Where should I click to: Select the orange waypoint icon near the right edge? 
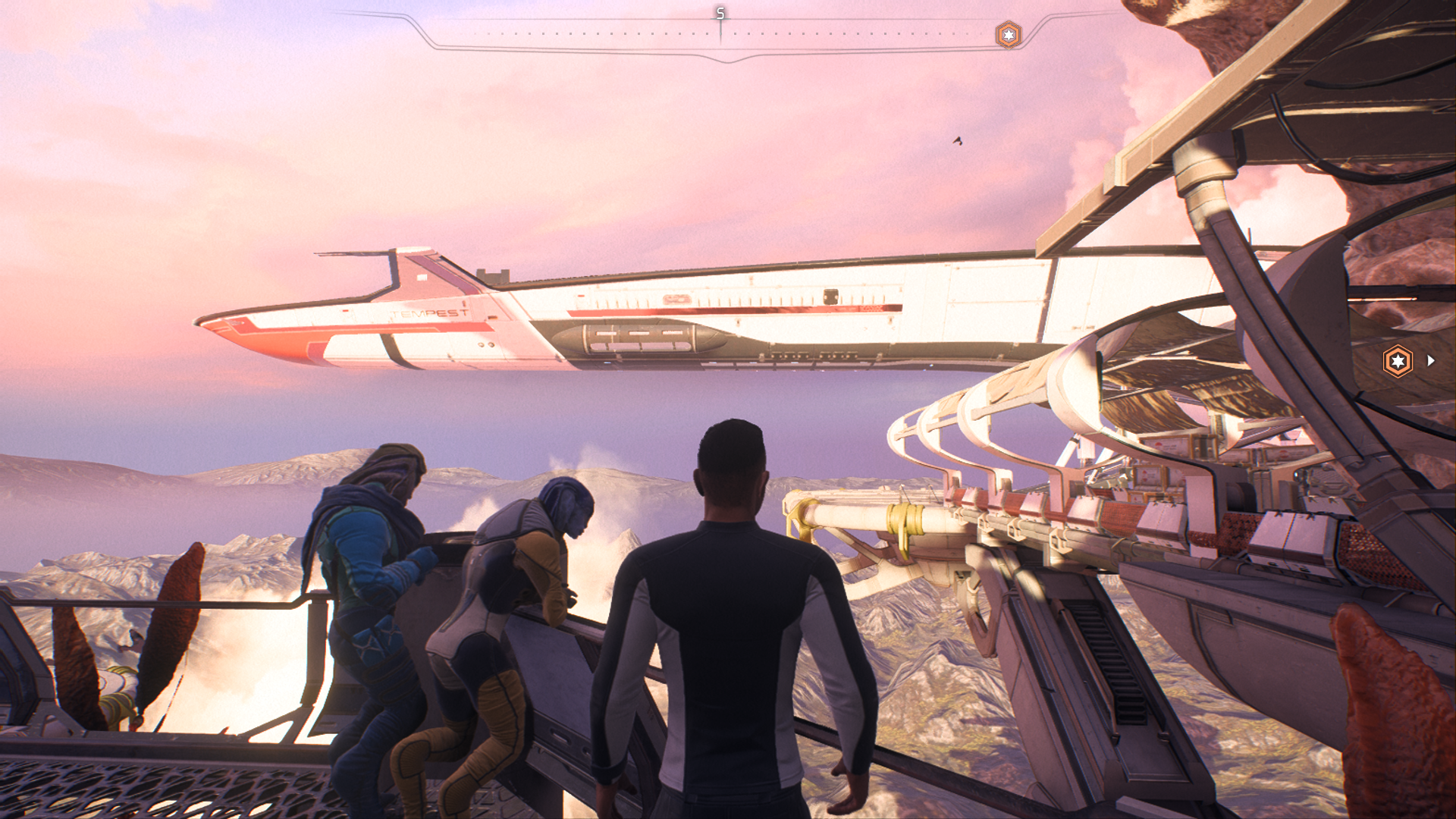1399,359
